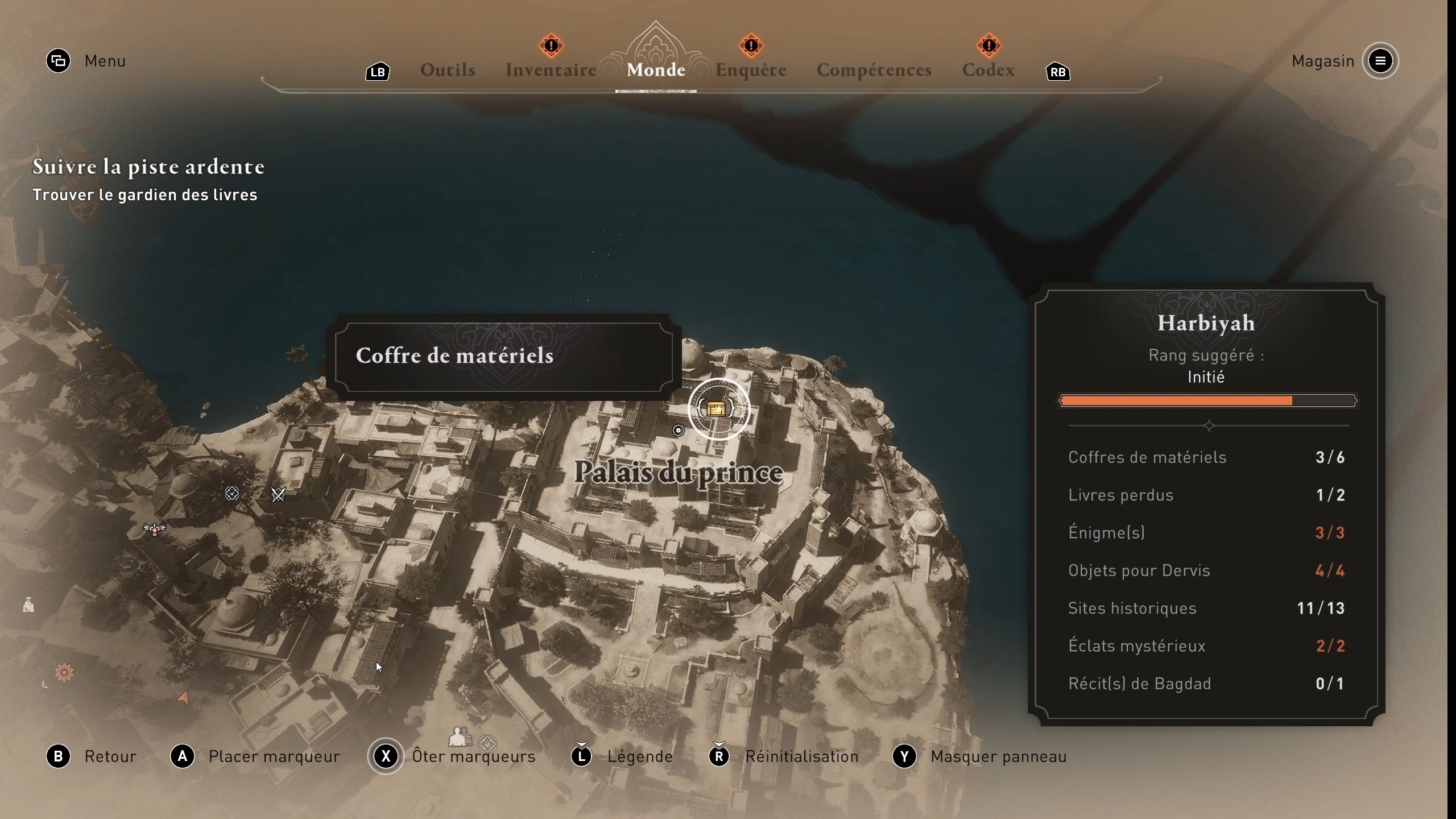1456x819 pixels.
Task: Click the alert badge above the Enquête tab
Action: coord(751,45)
